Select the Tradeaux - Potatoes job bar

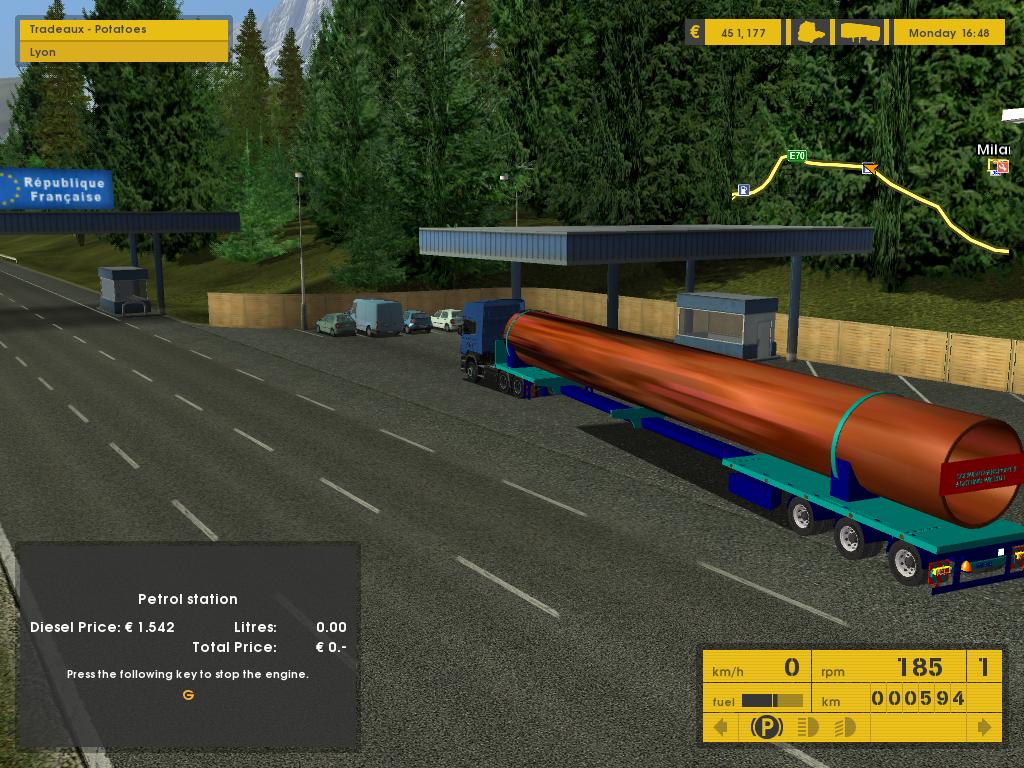tap(124, 29)
